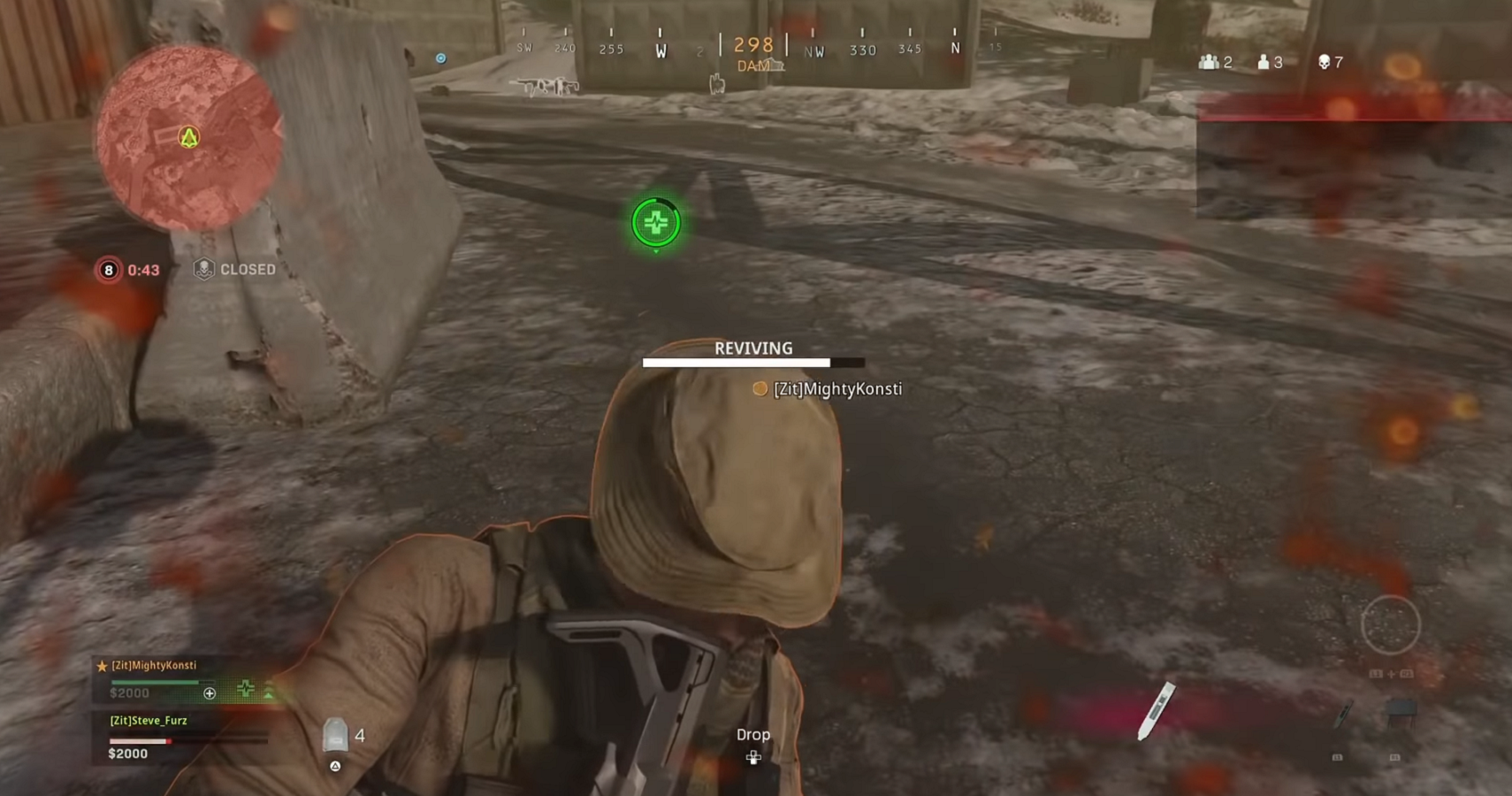1512x796 pixels.
Task: Click the gas circle timer icon
Action: tap(108, 270)
